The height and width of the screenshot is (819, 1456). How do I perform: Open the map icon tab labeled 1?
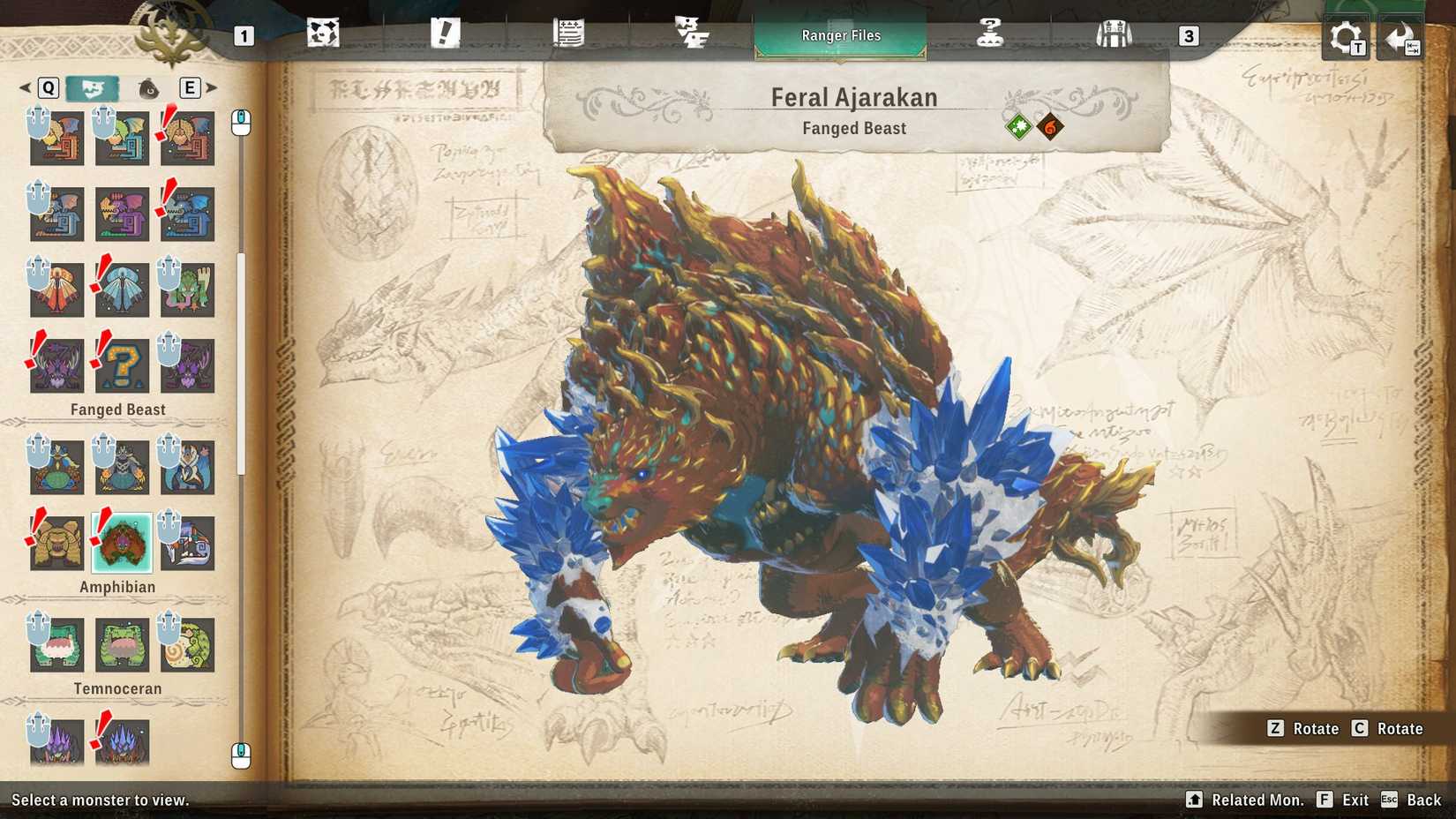click(x=244, y=37)
